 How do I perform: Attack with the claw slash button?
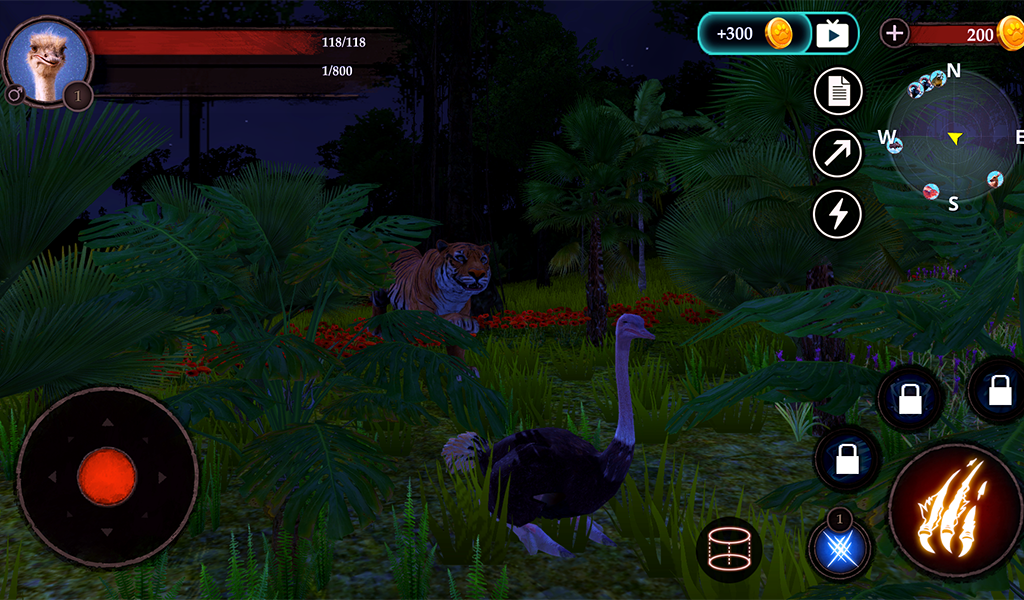click(953, 511)
